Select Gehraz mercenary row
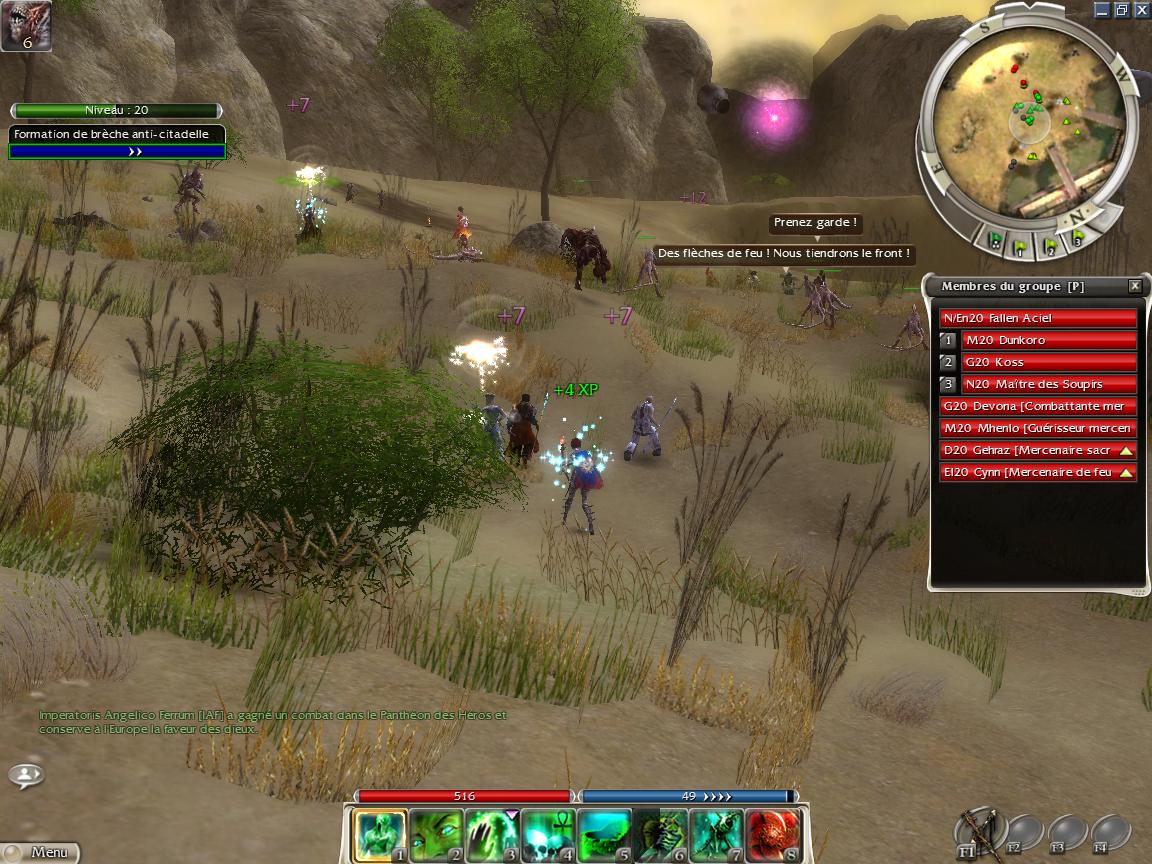 click(x=1030, y=450)
